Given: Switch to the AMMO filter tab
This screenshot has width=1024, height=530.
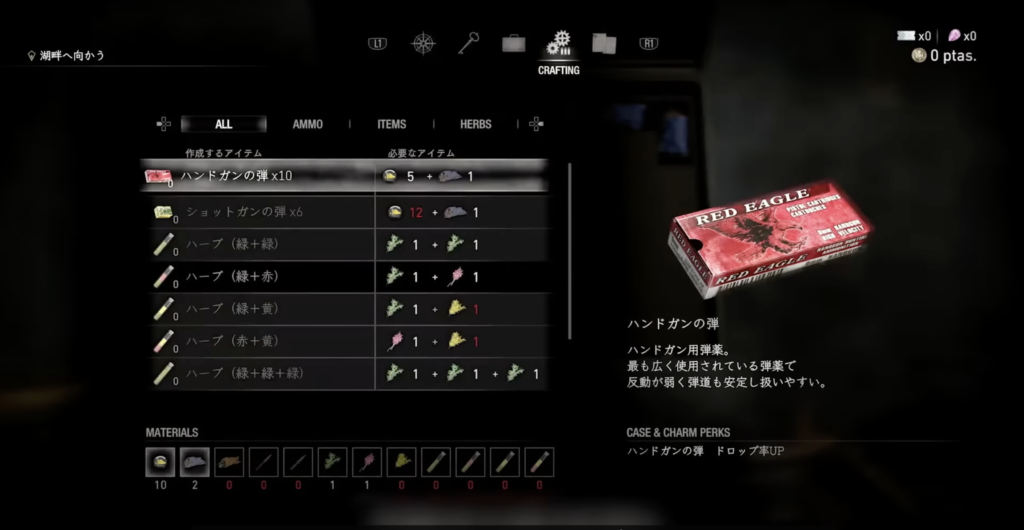Looking at the screenshot, I should tap(308, 124).
